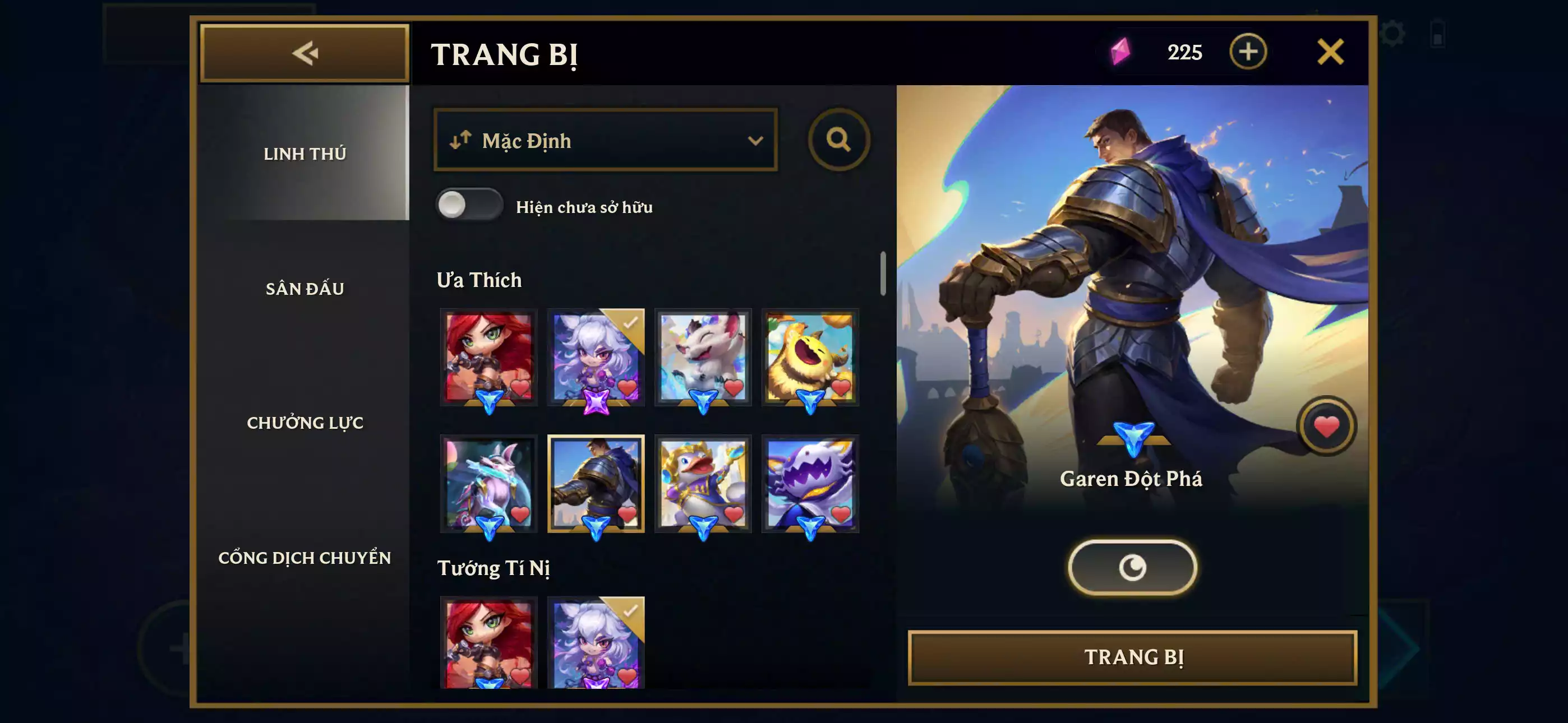Select the 'Cổng Dịch Chuyển' section
Screen dimensions: 1568x723
(306, 558)
